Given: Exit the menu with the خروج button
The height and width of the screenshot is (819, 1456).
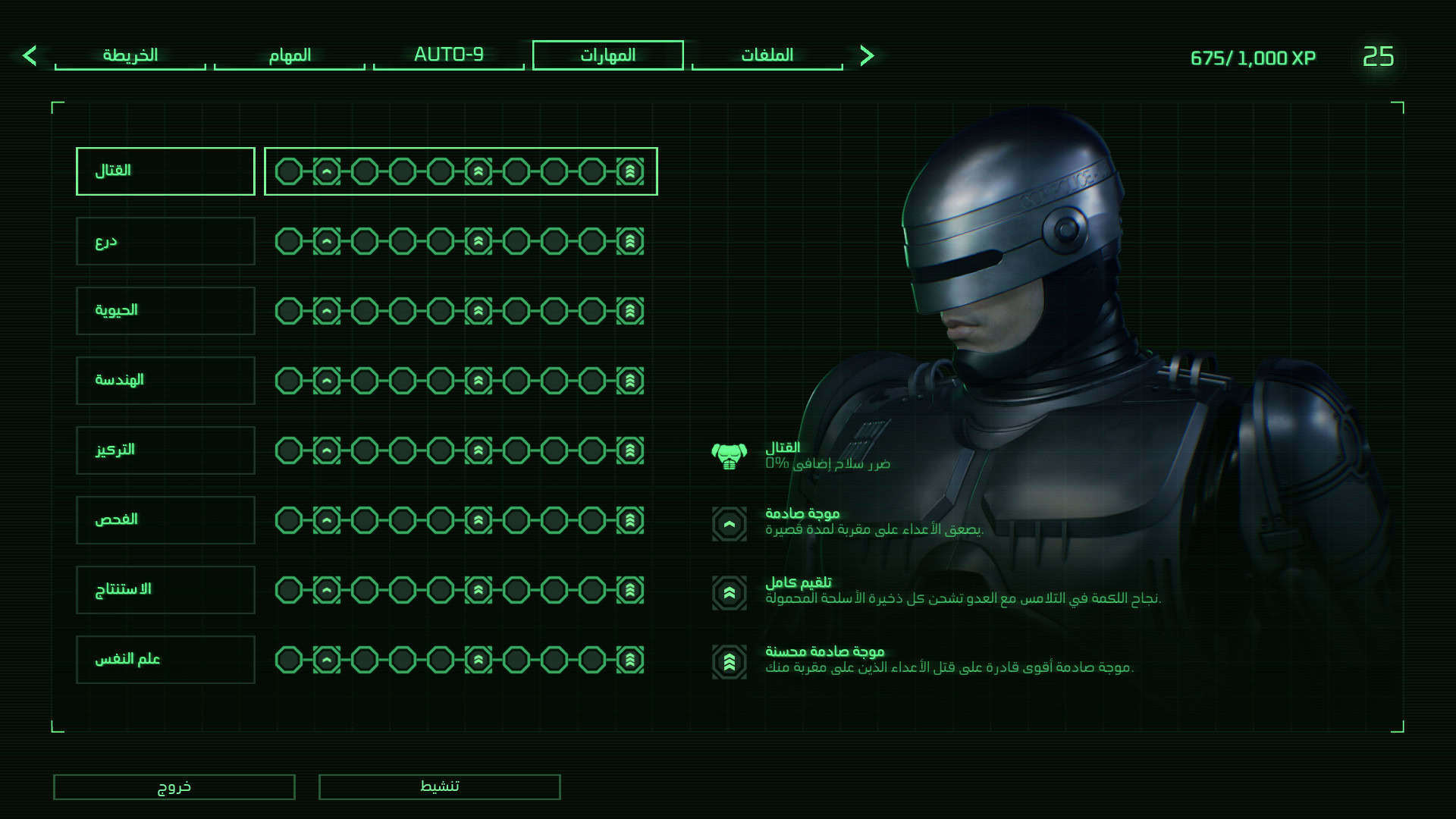Looking at the screenshot, I should tap(174, 786).
